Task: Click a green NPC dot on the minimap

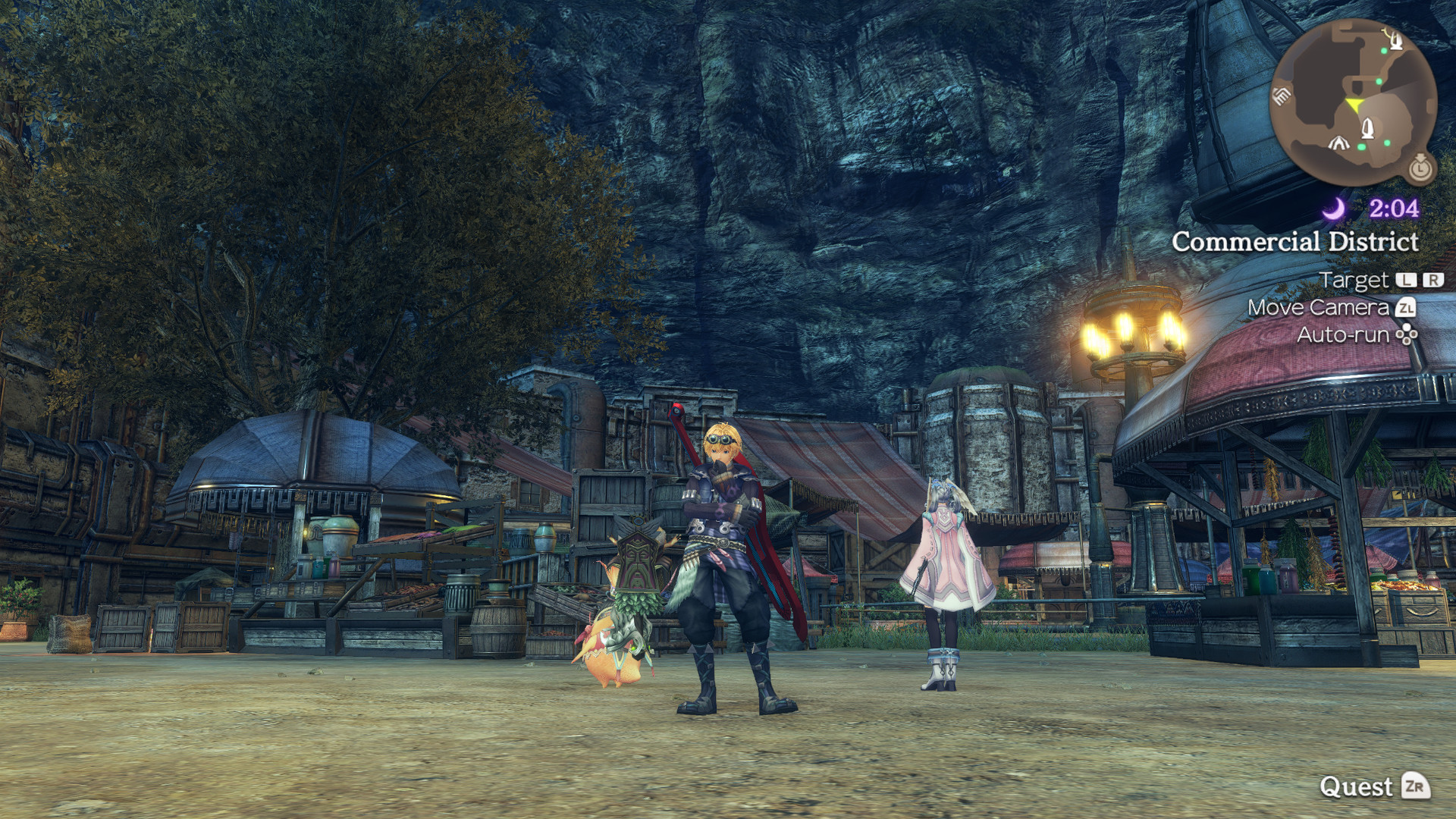Action: 1383,51
